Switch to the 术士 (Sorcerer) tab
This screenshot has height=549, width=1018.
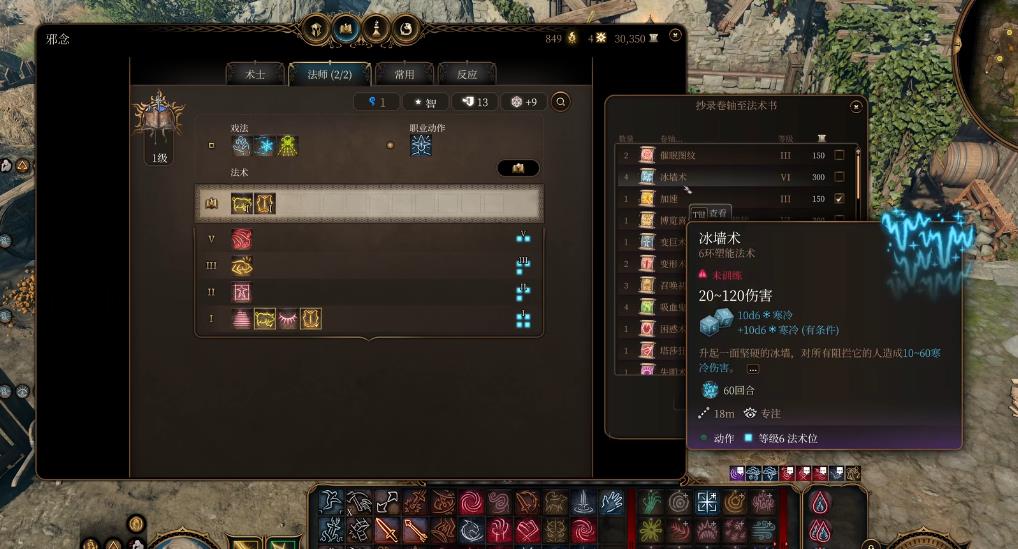(x=255, y=74)
